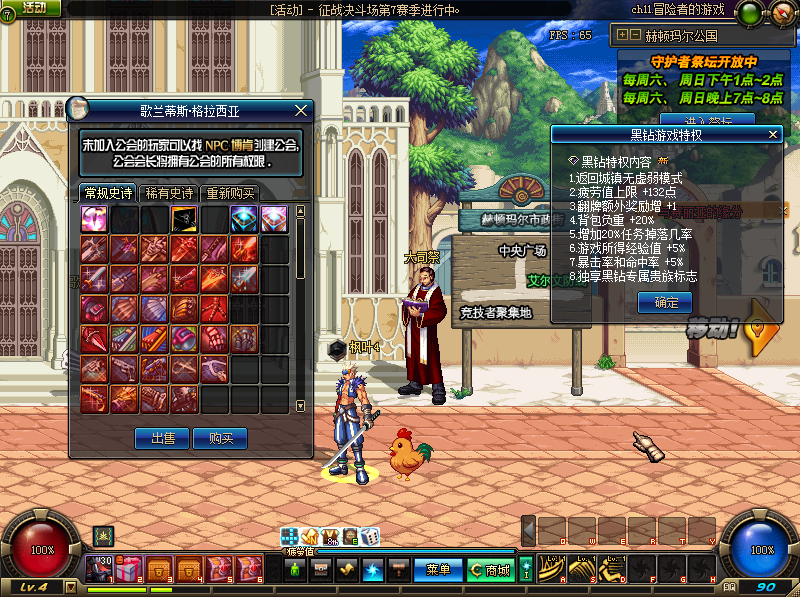Viewport: 800px width, 597px height.
Task: Confirm the 黑钻游戏特权 dialog with 确定
Action: tap(665, 303)
